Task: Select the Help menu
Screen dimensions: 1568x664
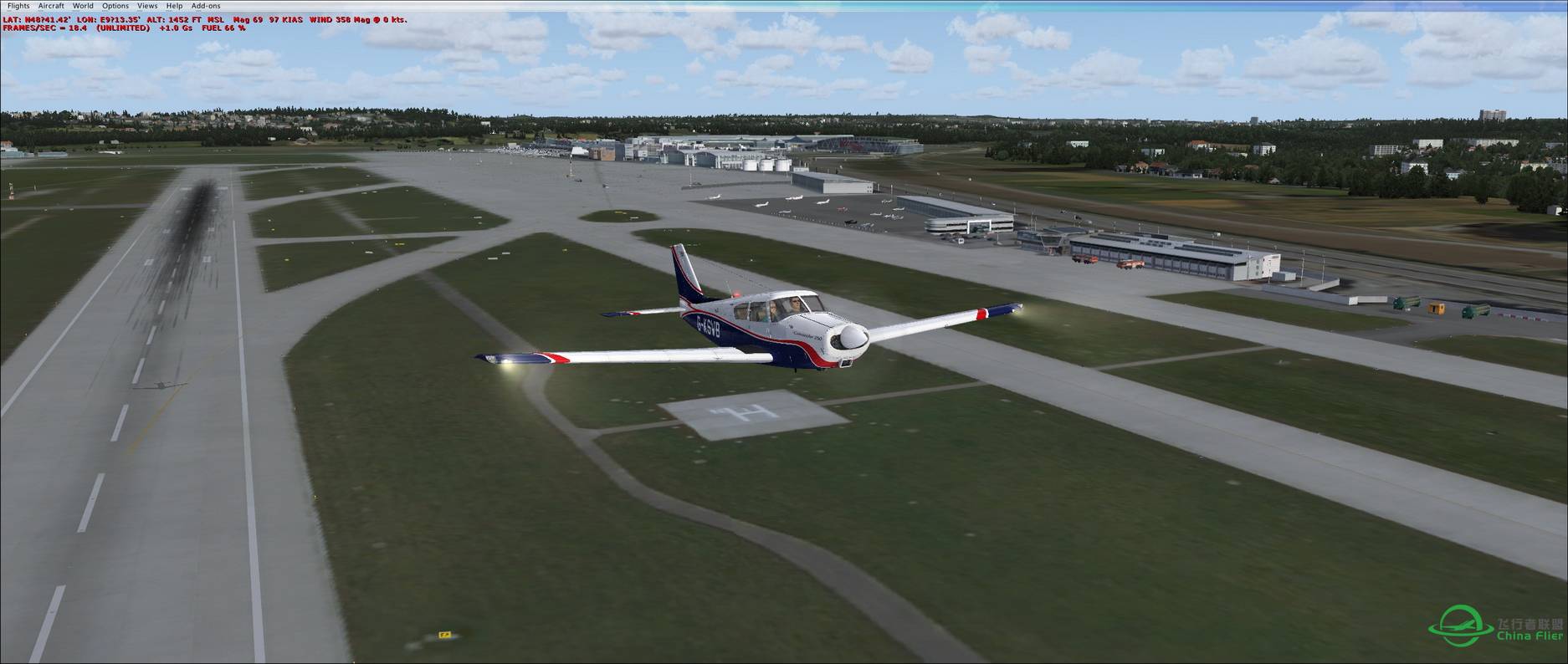Action: pyautogui.click(x=174, y=6)
